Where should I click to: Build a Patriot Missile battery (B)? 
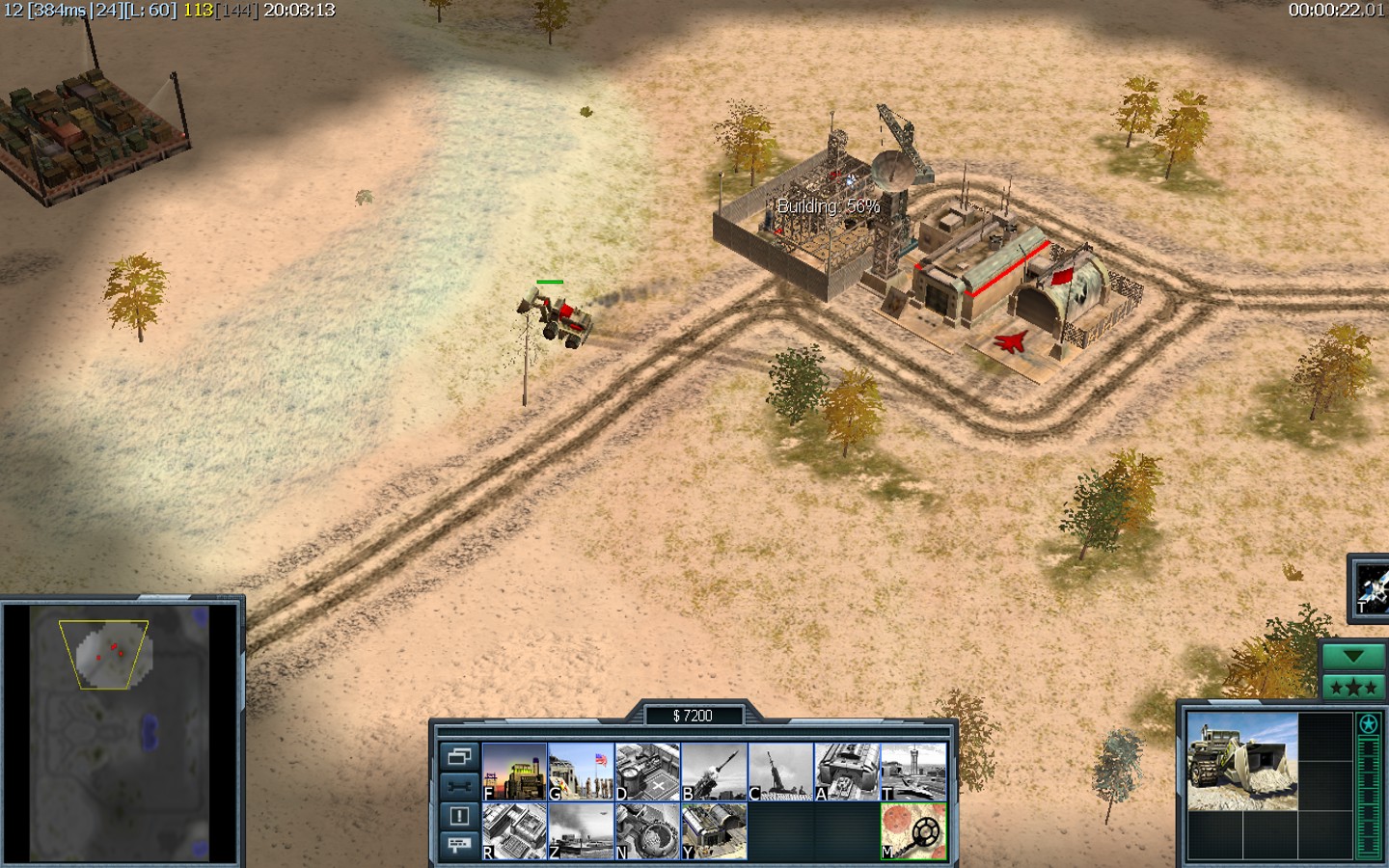[x=714, y=772]
